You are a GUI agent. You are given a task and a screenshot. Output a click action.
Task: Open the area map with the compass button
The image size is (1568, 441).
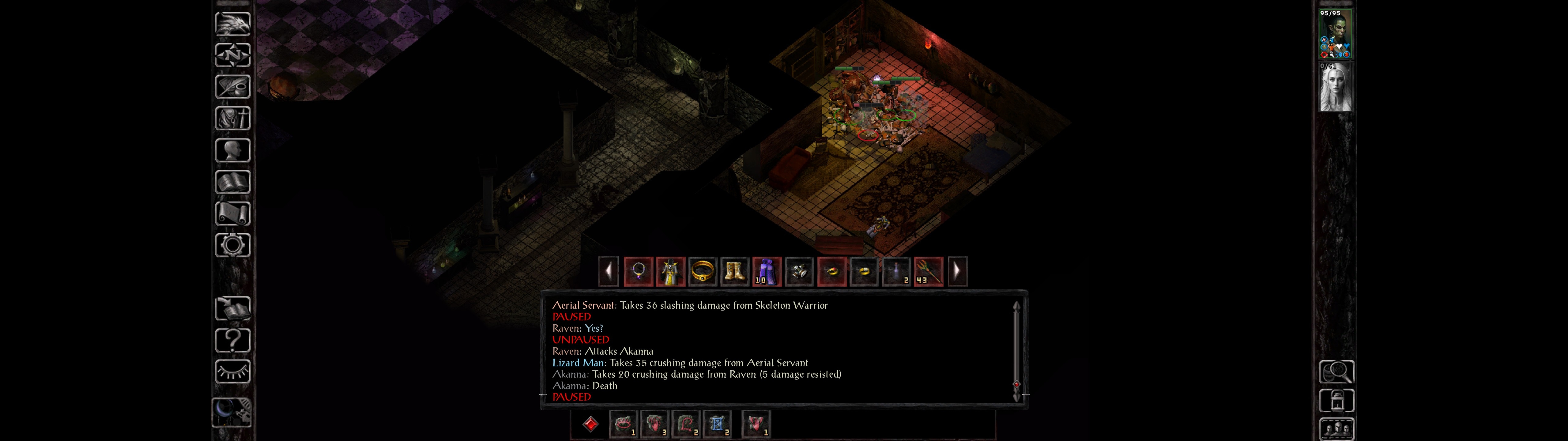pyautogui.click(x=232, y=55)
